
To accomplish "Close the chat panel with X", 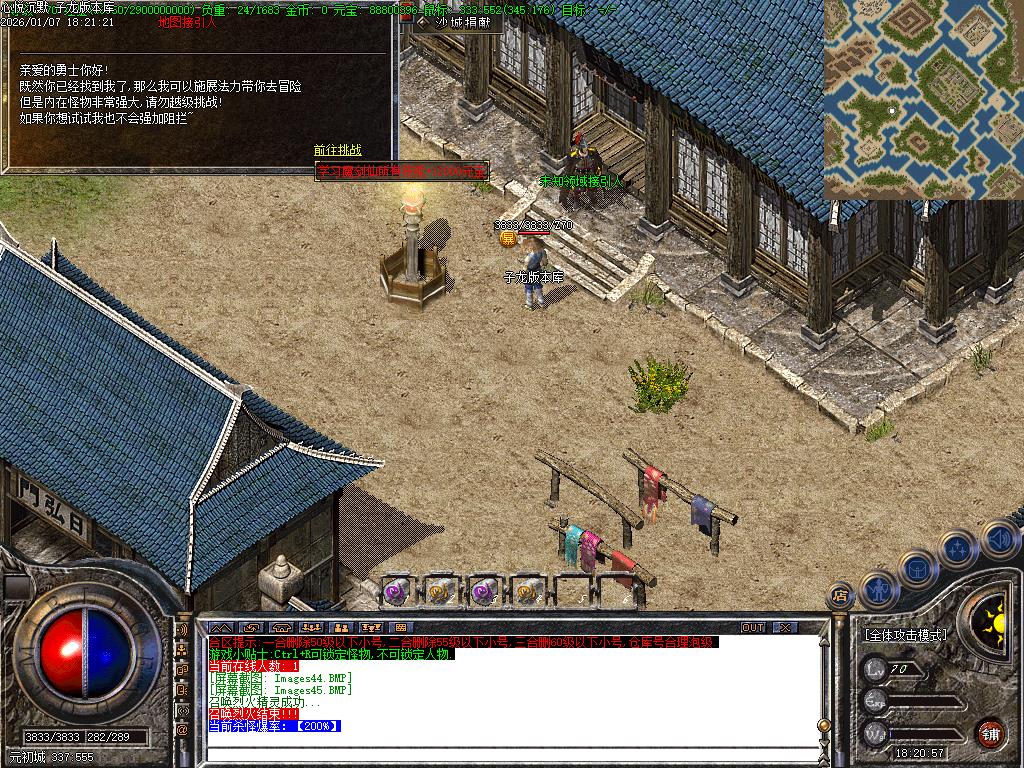I will pos(785,627).
